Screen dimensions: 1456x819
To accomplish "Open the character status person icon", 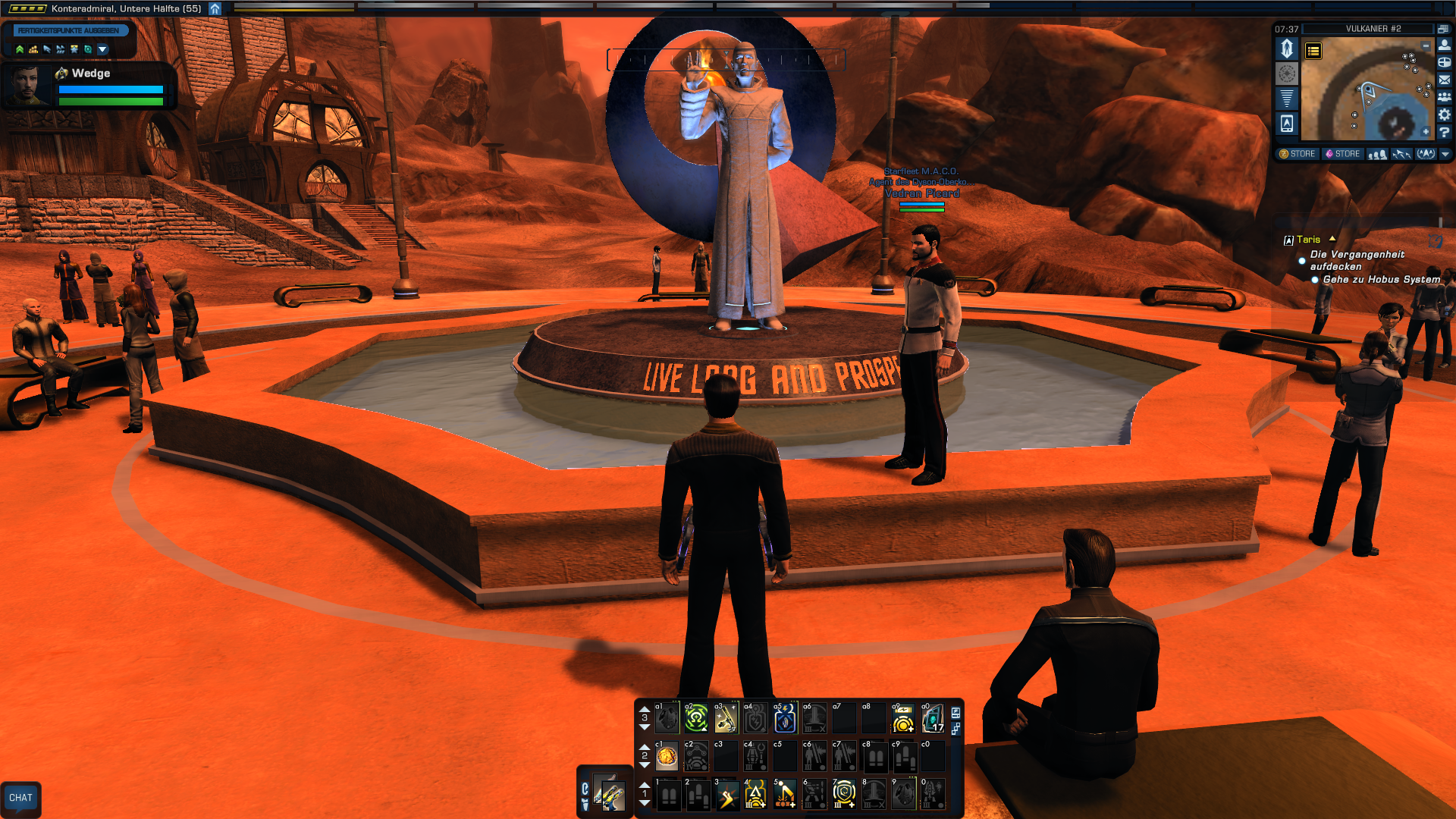I will (1445, 45).
